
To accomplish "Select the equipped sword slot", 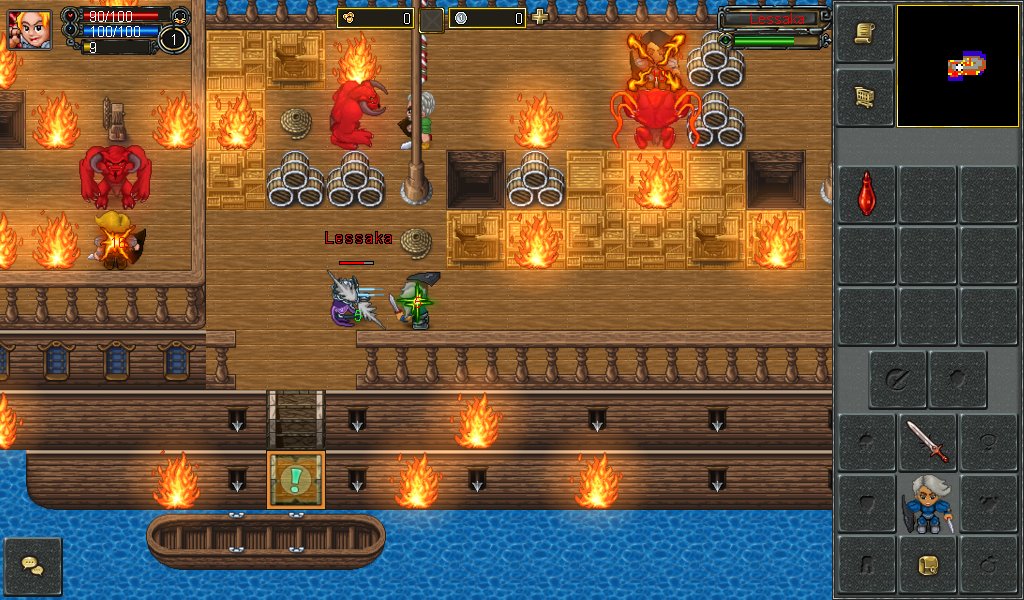I will 928,442.
